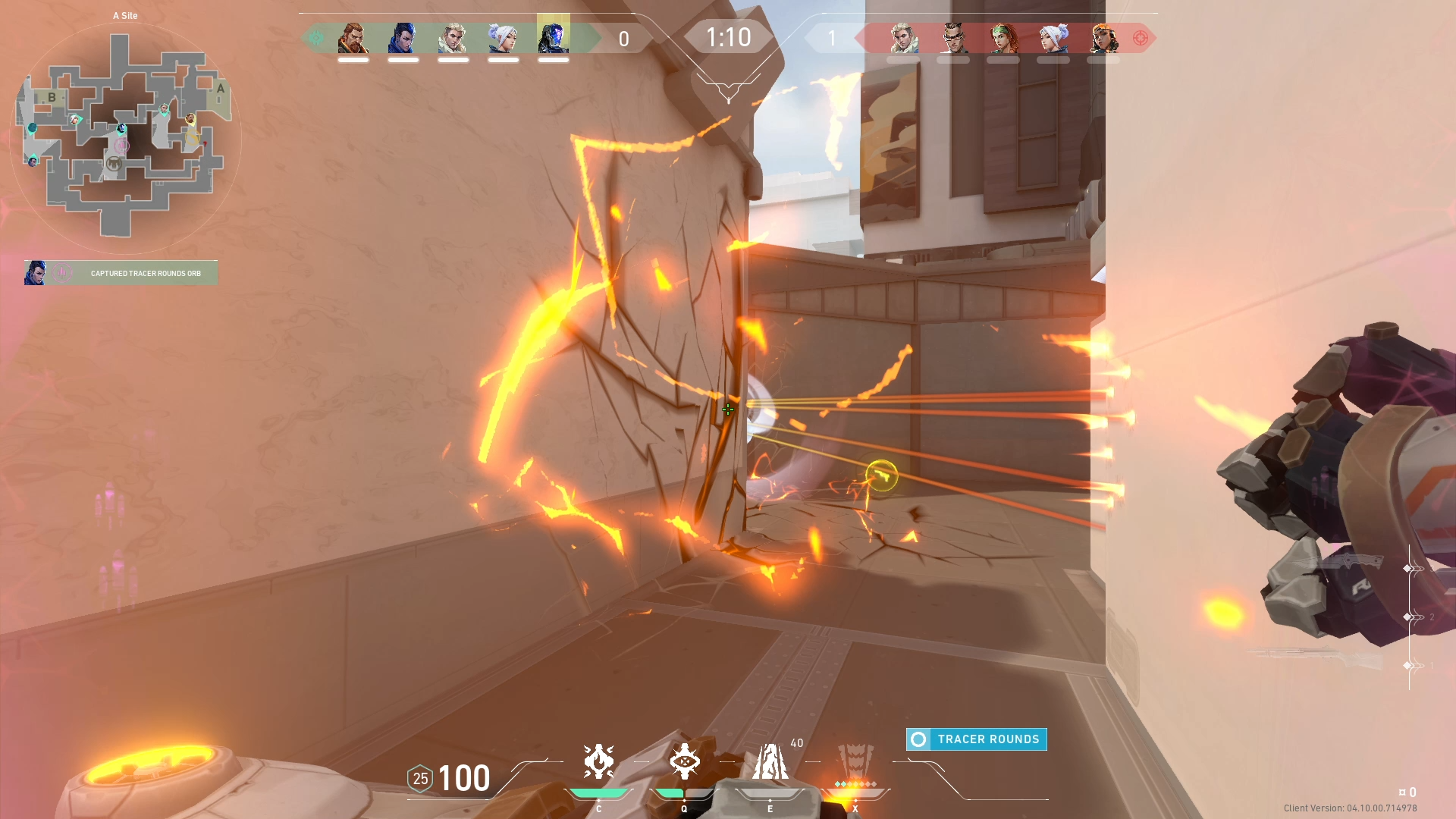Image resolution: width=1456 pixels, height=819 pixels.
Task: Select Brimstone's portrait in the team bar
Action: tap(353, 38)
